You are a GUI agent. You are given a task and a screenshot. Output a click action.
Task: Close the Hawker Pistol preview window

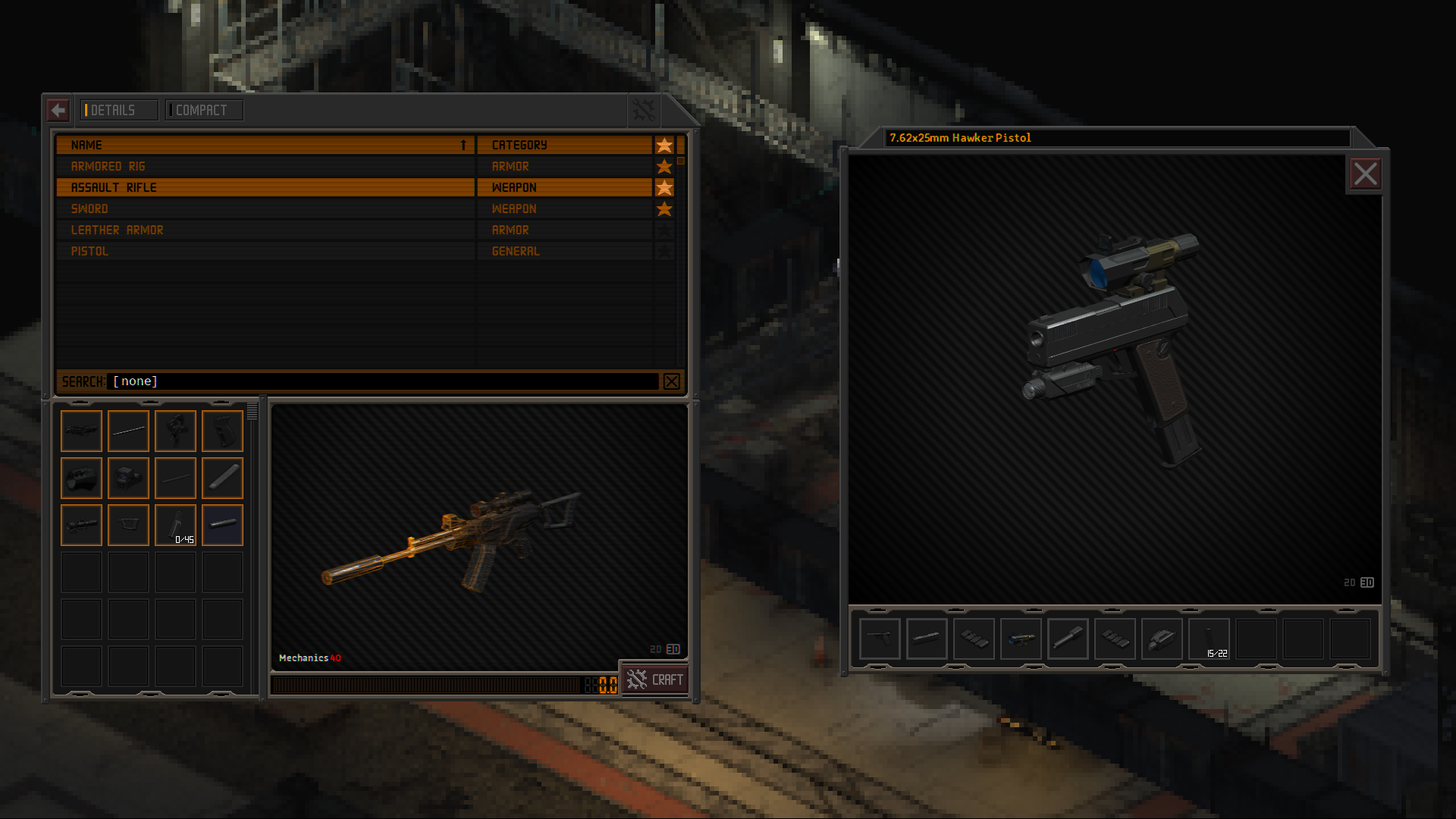[x=1365, y=174]
